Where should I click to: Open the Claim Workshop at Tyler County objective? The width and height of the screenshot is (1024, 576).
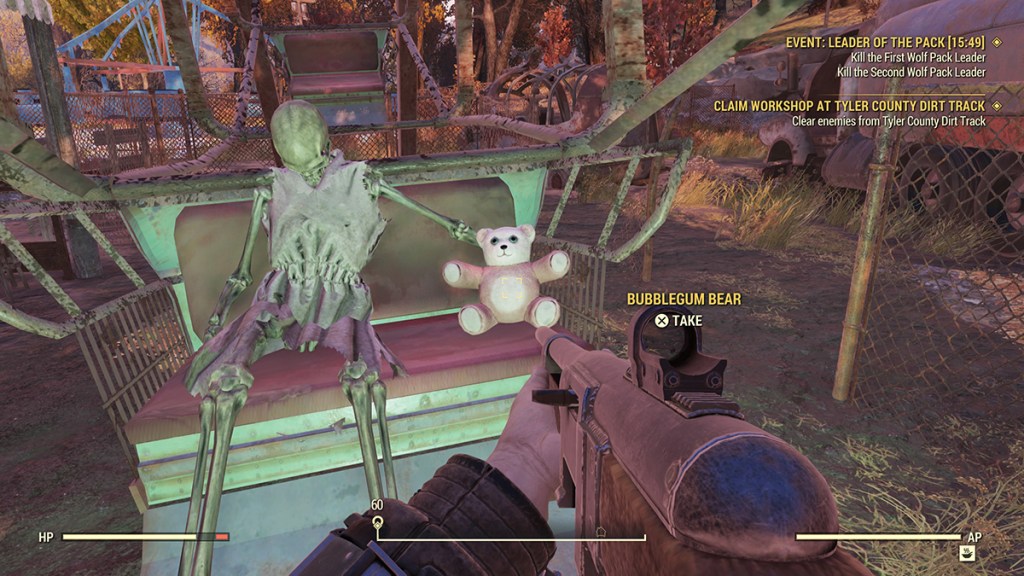[849, 105]
